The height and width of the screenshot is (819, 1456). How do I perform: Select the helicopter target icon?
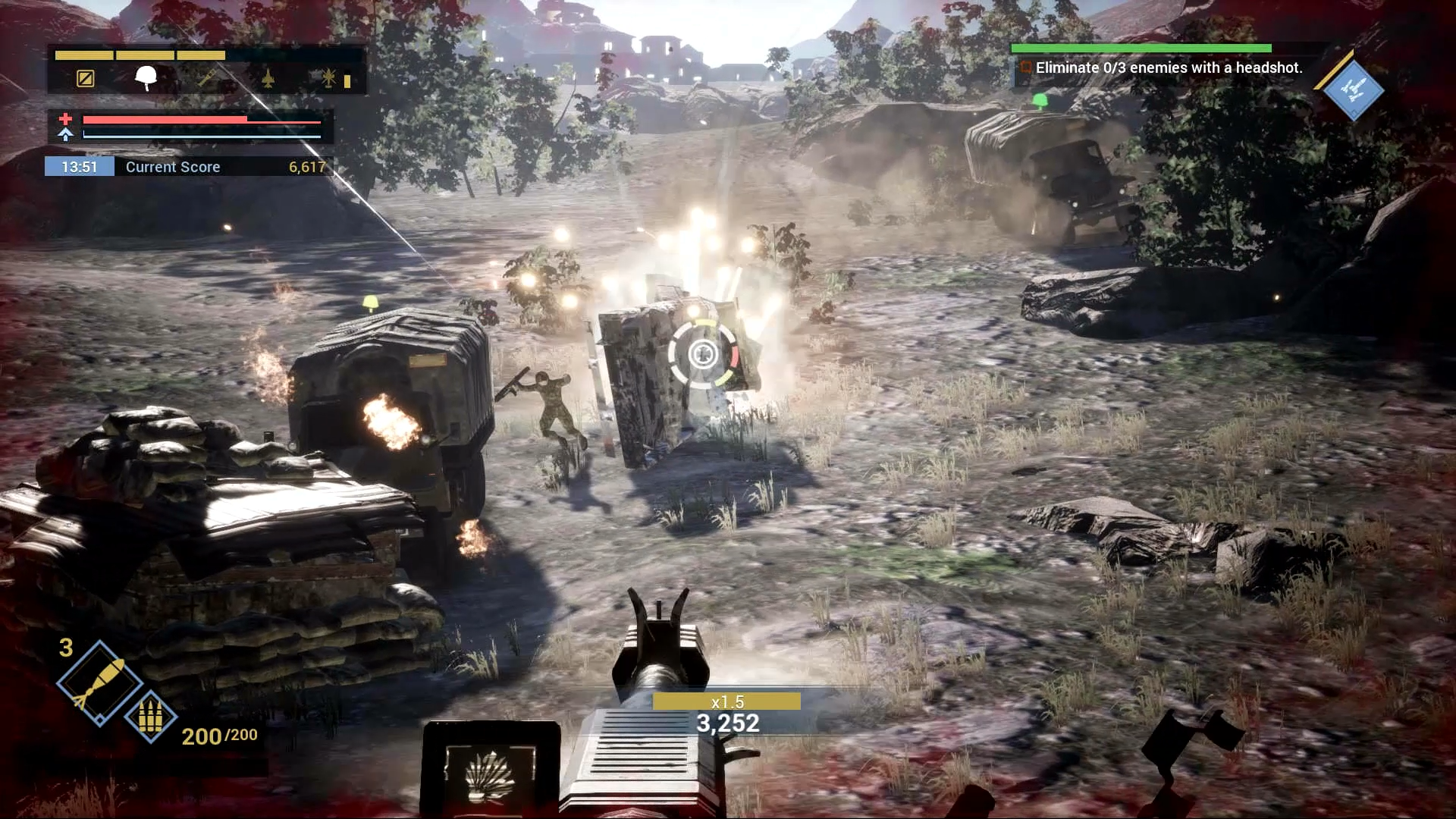click(328, 78)
